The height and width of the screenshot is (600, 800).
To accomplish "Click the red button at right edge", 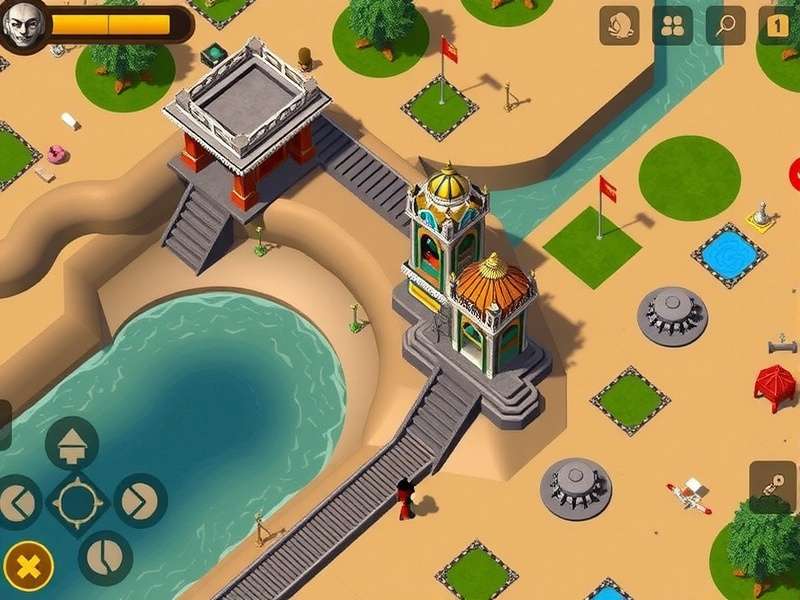I will tap(796, 174).
